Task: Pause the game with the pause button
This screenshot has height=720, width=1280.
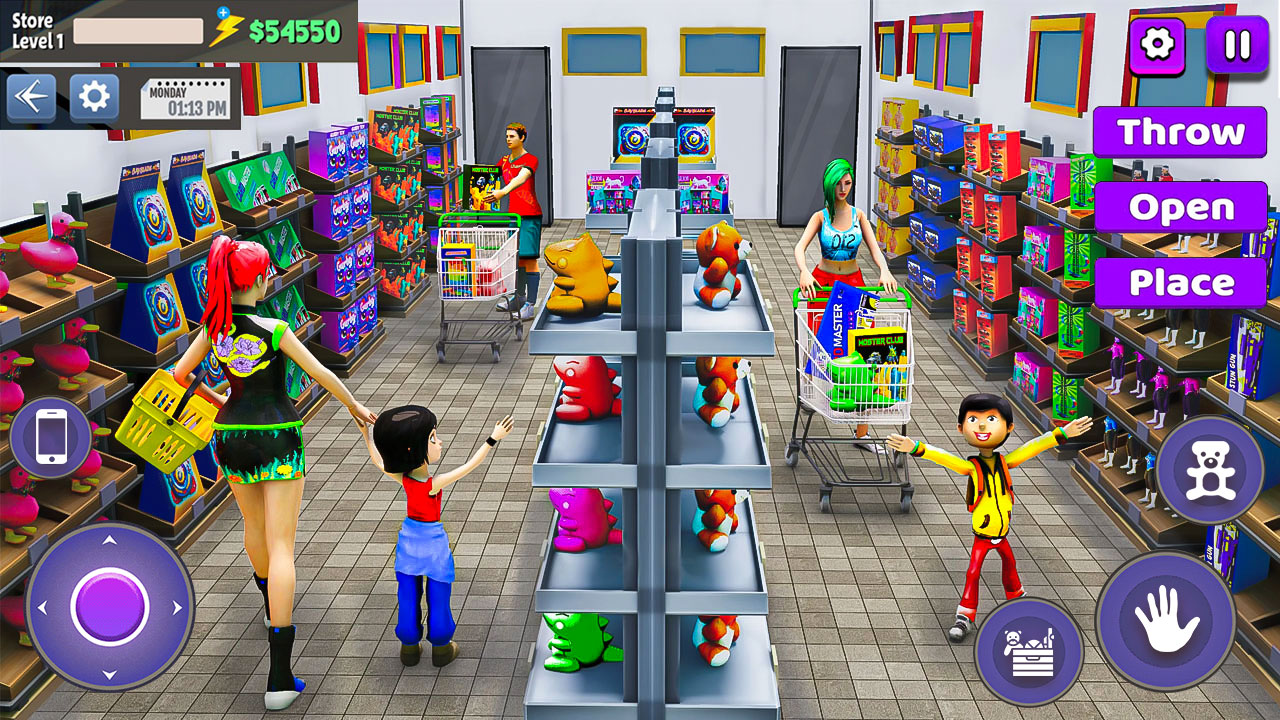Action: click(x=1237, y=44)
